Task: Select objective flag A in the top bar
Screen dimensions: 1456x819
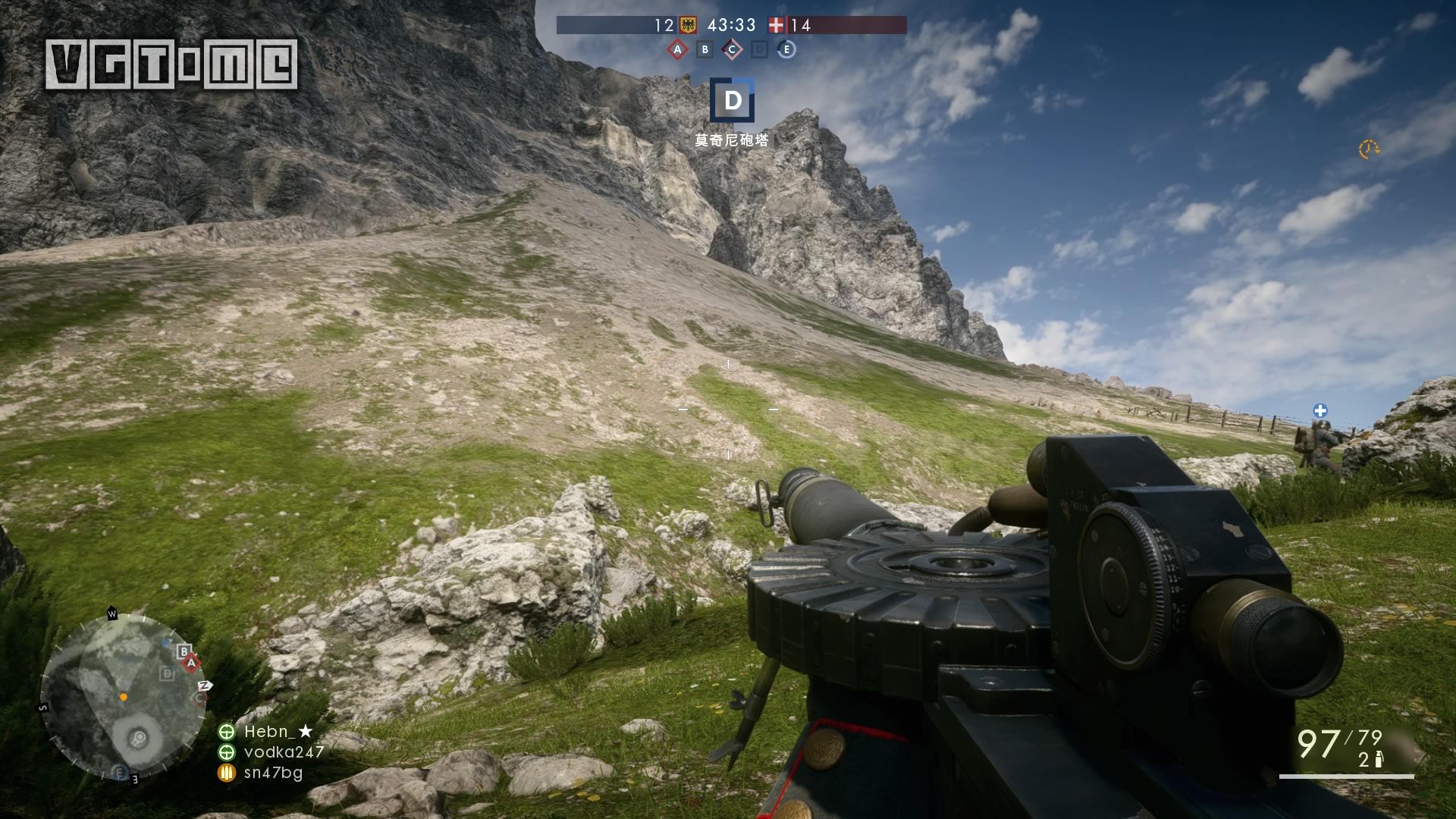Action: click(677, 50)
